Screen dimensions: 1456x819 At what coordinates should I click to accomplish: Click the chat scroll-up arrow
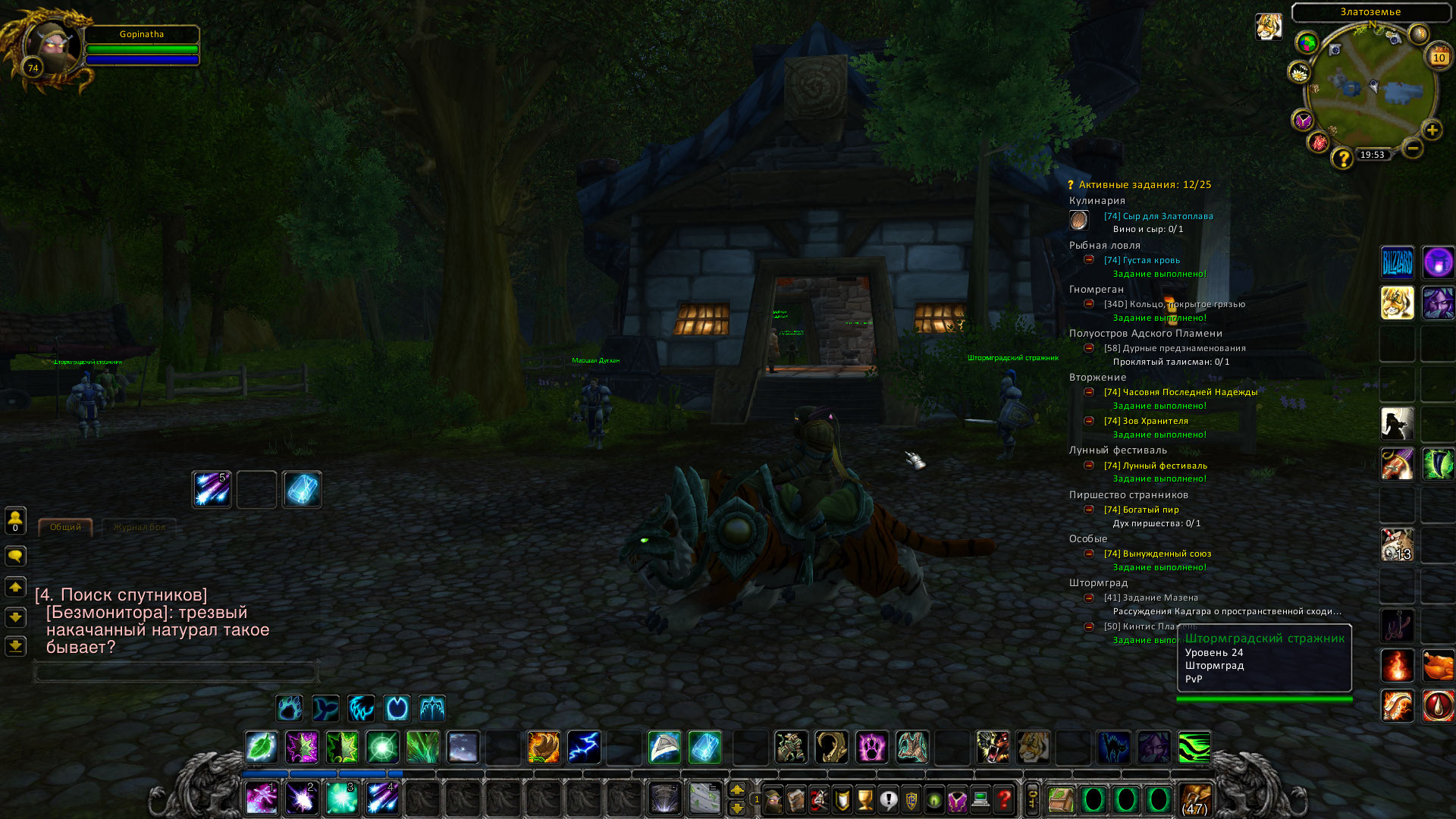pyautogui.click(x=14, y=588)
